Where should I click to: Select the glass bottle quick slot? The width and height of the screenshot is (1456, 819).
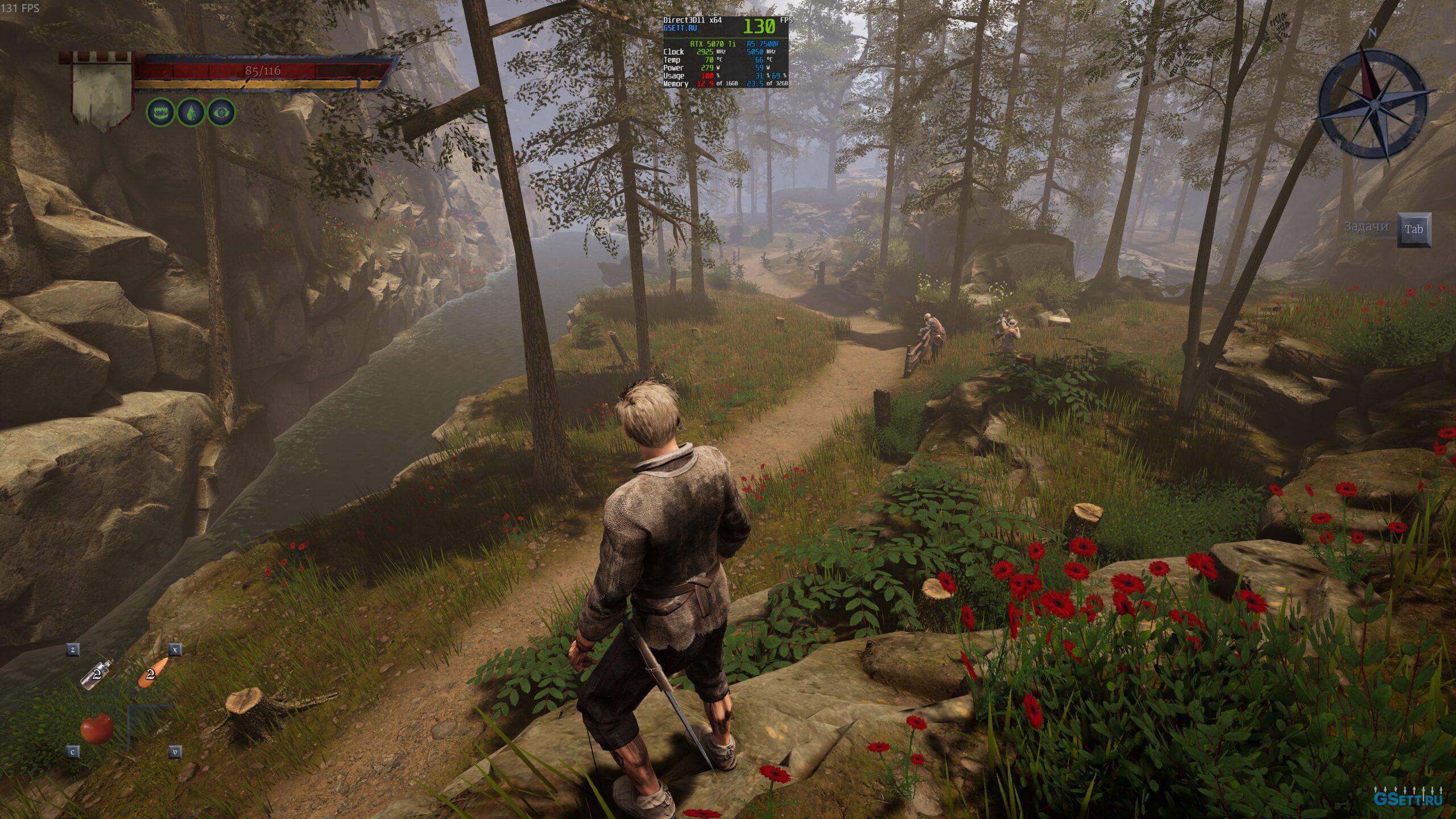click(x=97, y=673)
